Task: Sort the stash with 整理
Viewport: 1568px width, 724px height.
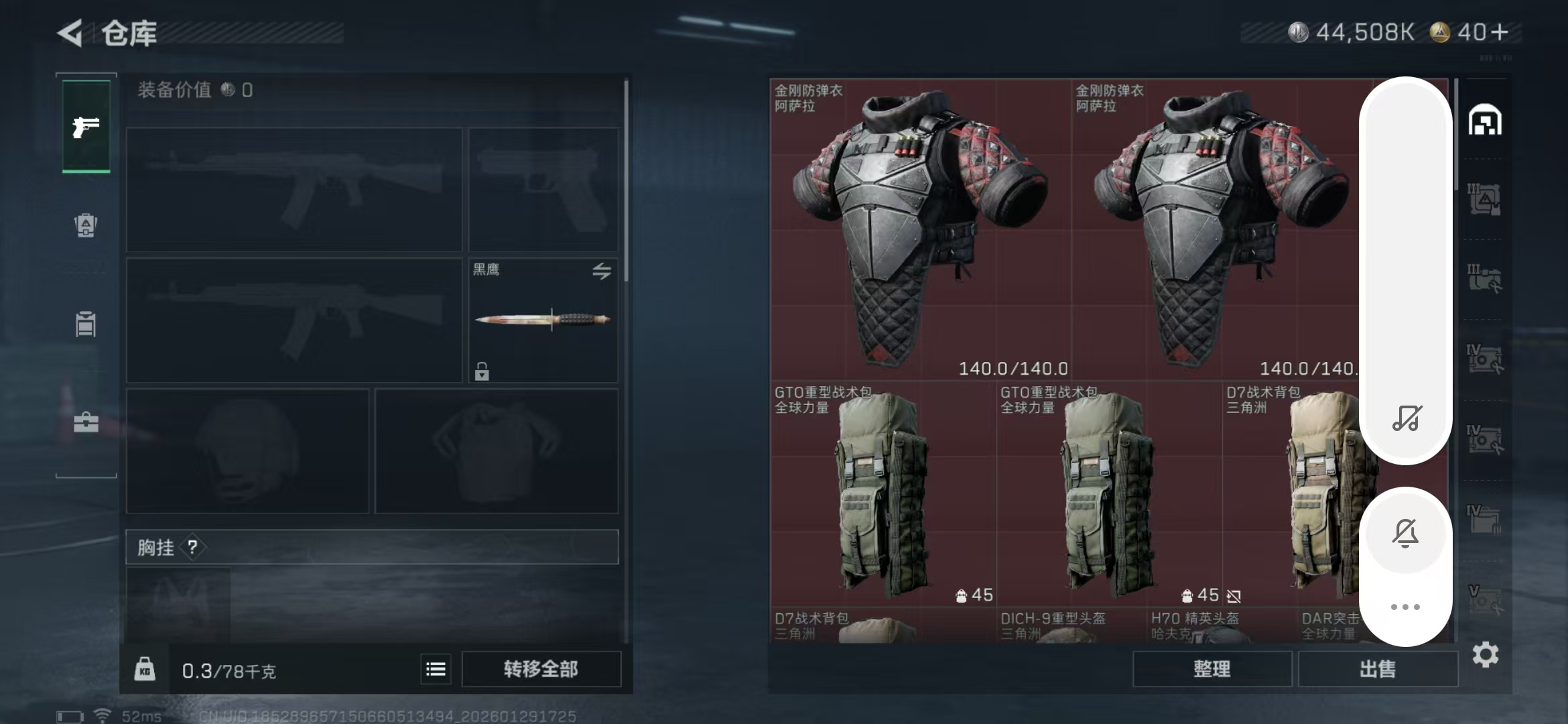Action: coord(1212,669)
